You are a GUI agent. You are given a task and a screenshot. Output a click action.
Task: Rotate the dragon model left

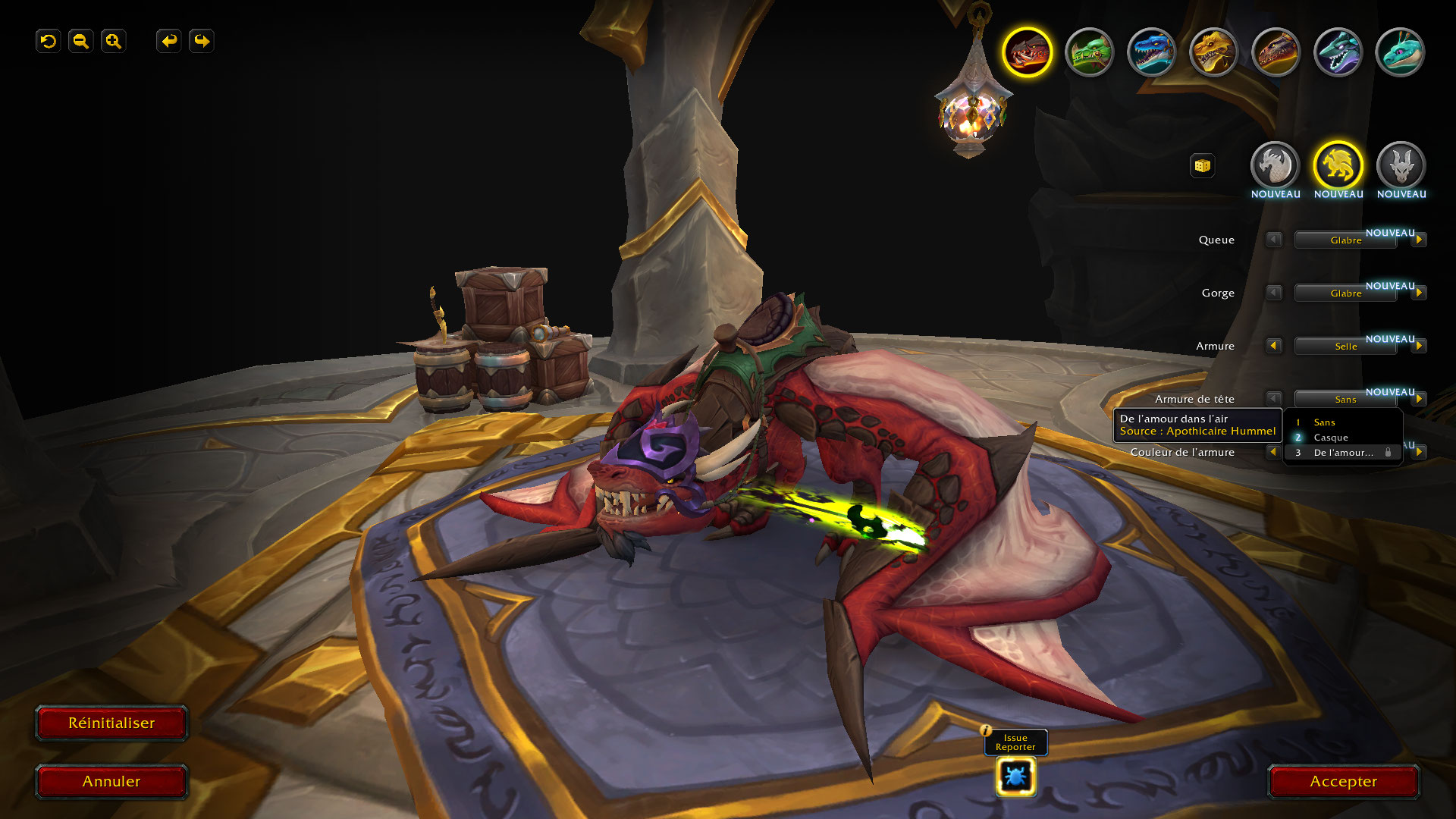(x=169, y=41)
